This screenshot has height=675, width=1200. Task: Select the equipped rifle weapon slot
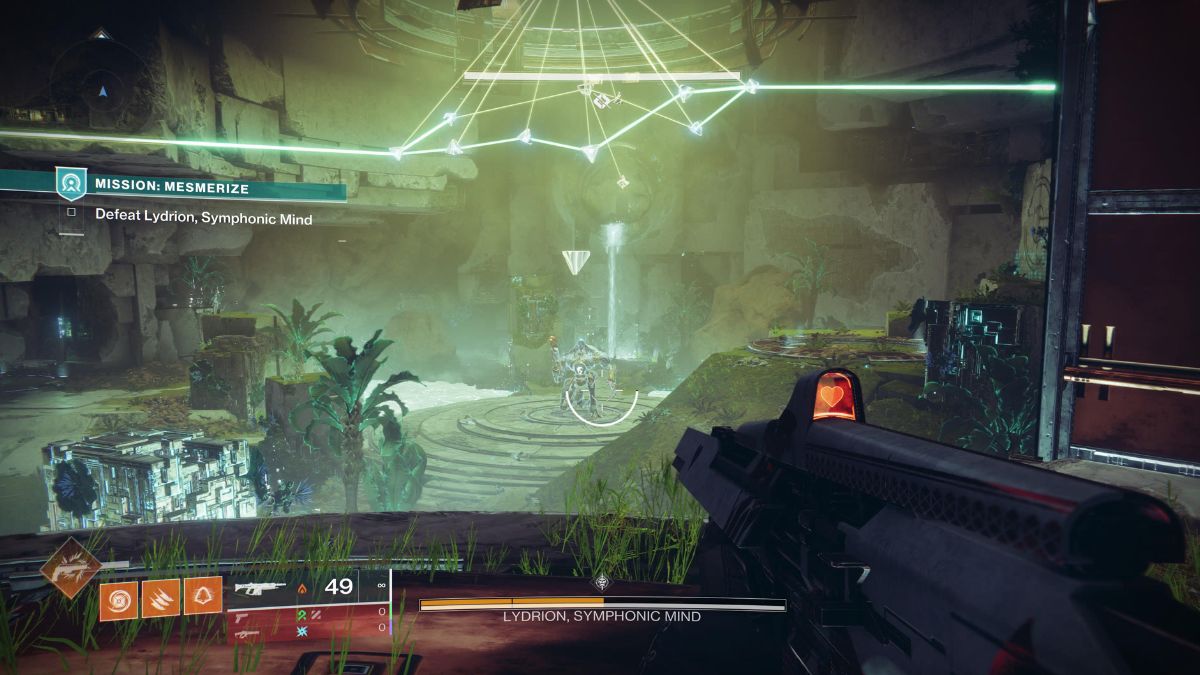[259, 588]
